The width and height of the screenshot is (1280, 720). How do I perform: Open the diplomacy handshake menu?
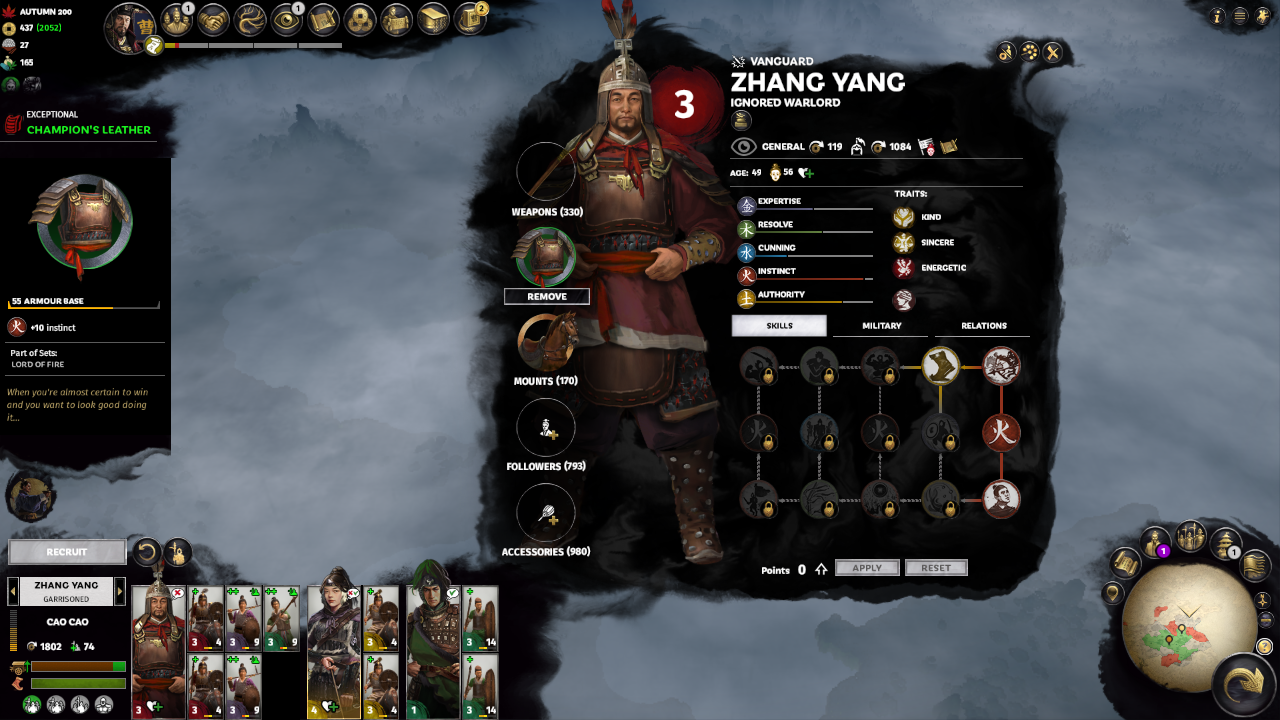point(213,19)
